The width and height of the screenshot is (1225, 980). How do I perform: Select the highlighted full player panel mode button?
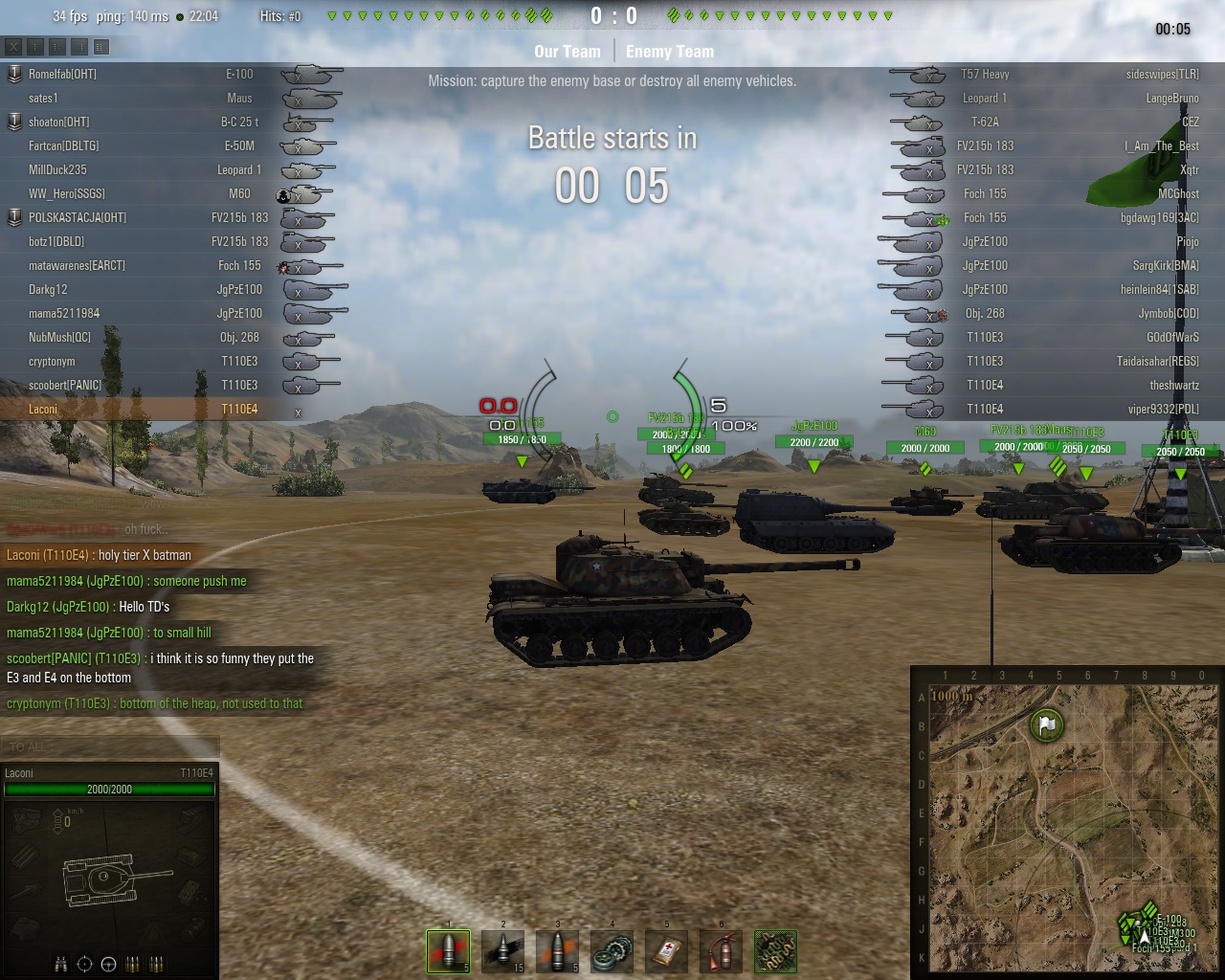tap(101, 46)
